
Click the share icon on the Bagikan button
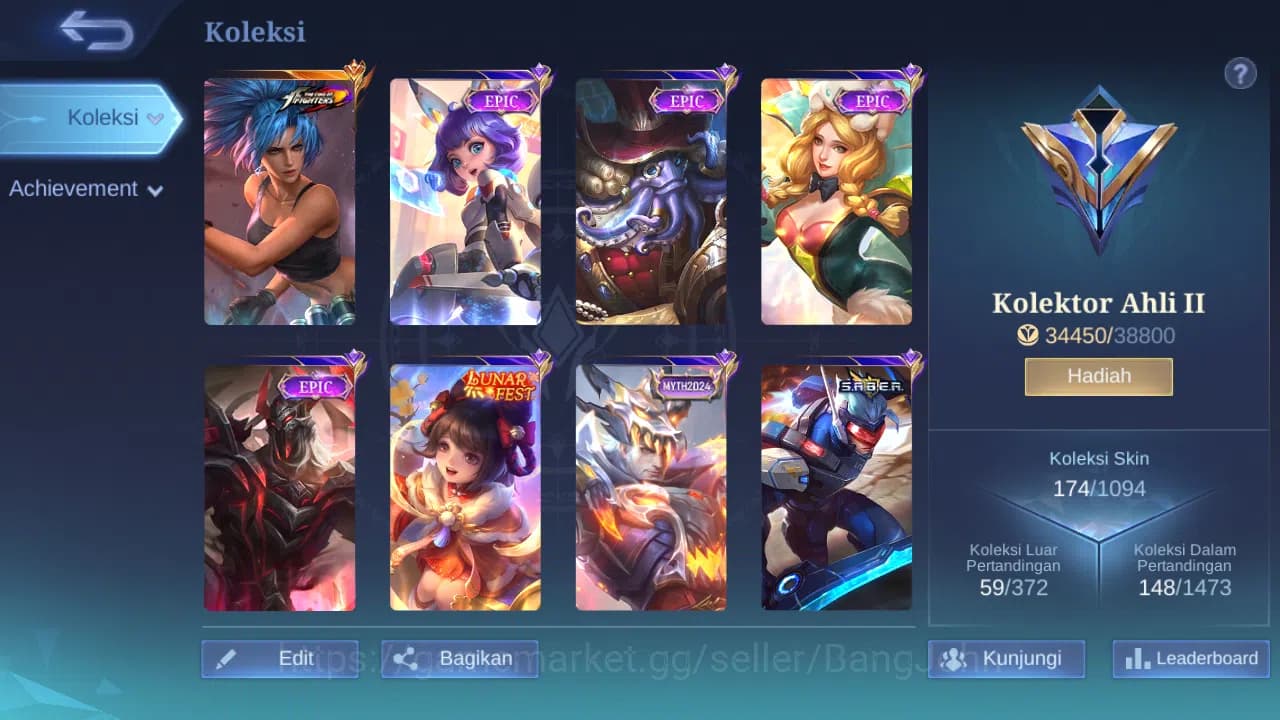(x=406, y=658)
